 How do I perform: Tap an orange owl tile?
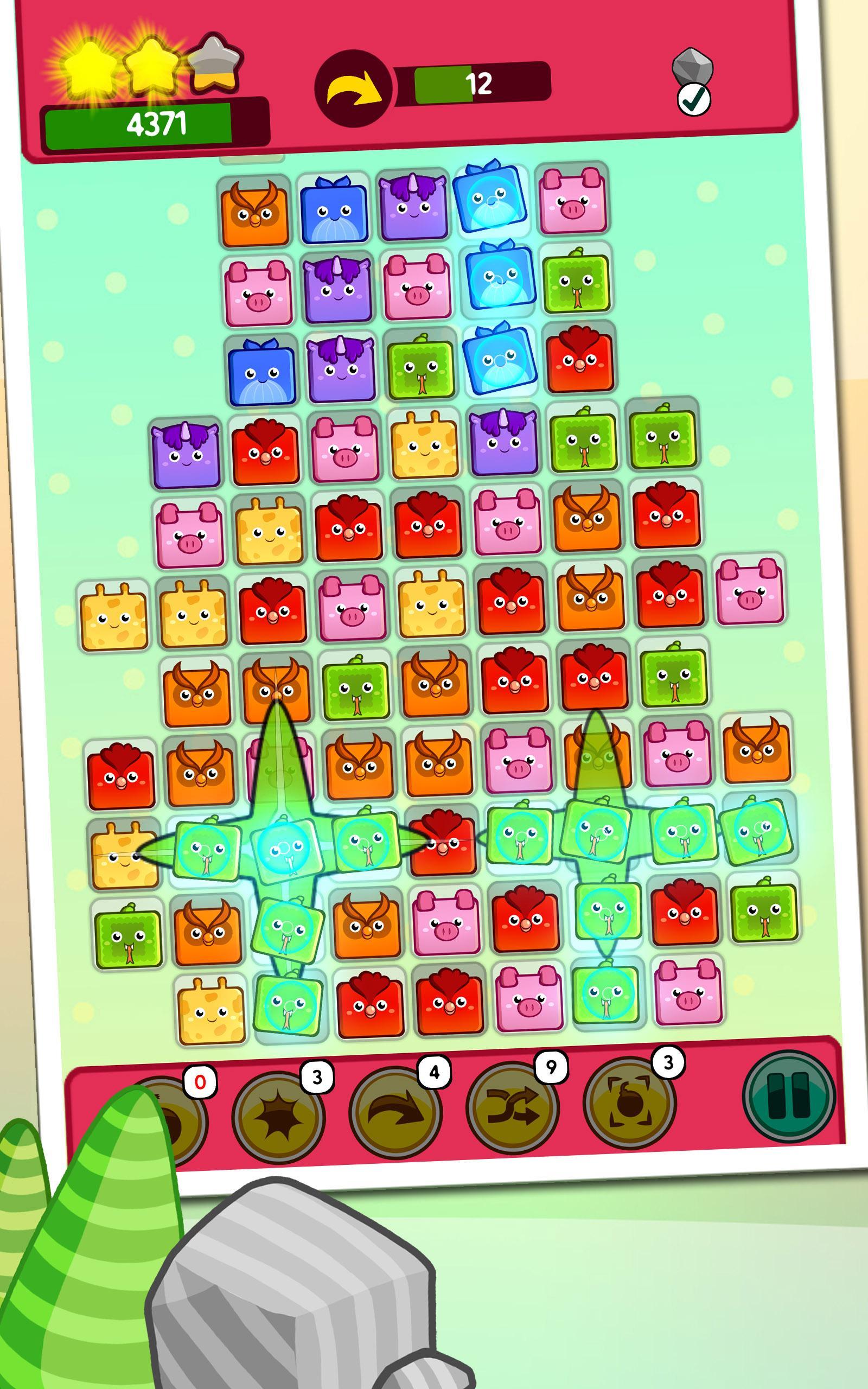click(256, 212)
